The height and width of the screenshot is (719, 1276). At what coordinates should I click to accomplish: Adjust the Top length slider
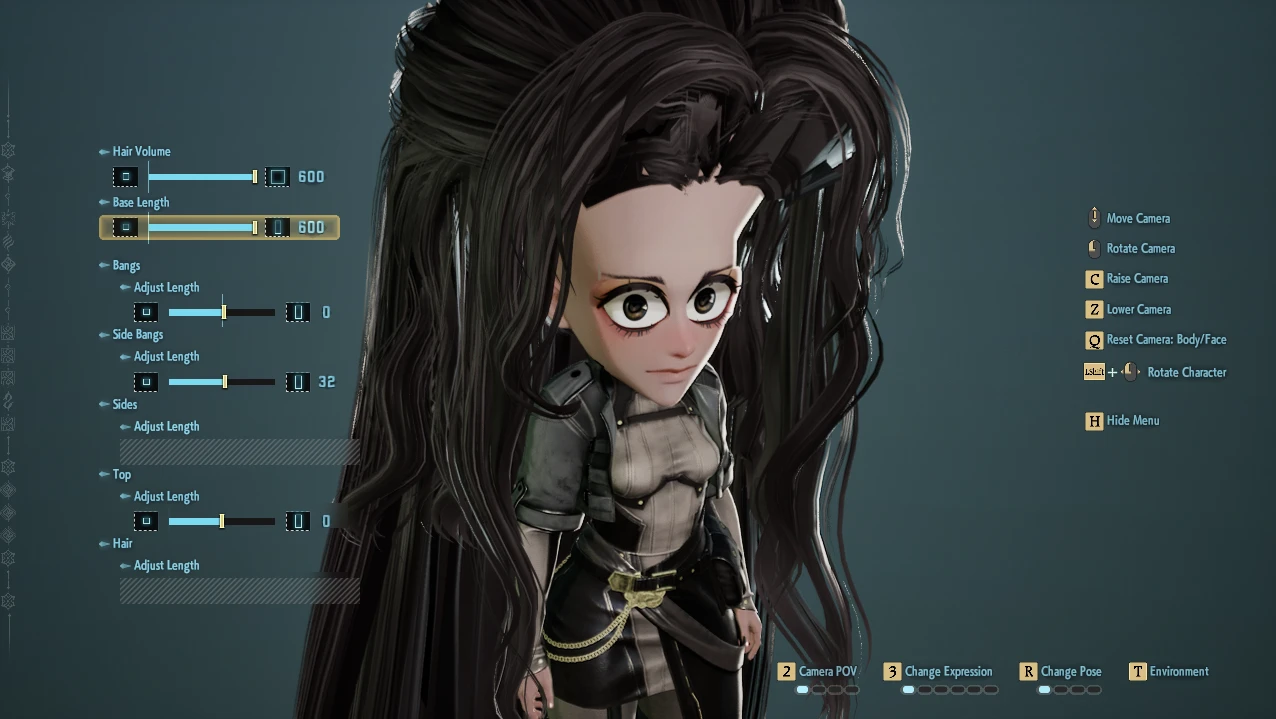click(x=221, y=521)
